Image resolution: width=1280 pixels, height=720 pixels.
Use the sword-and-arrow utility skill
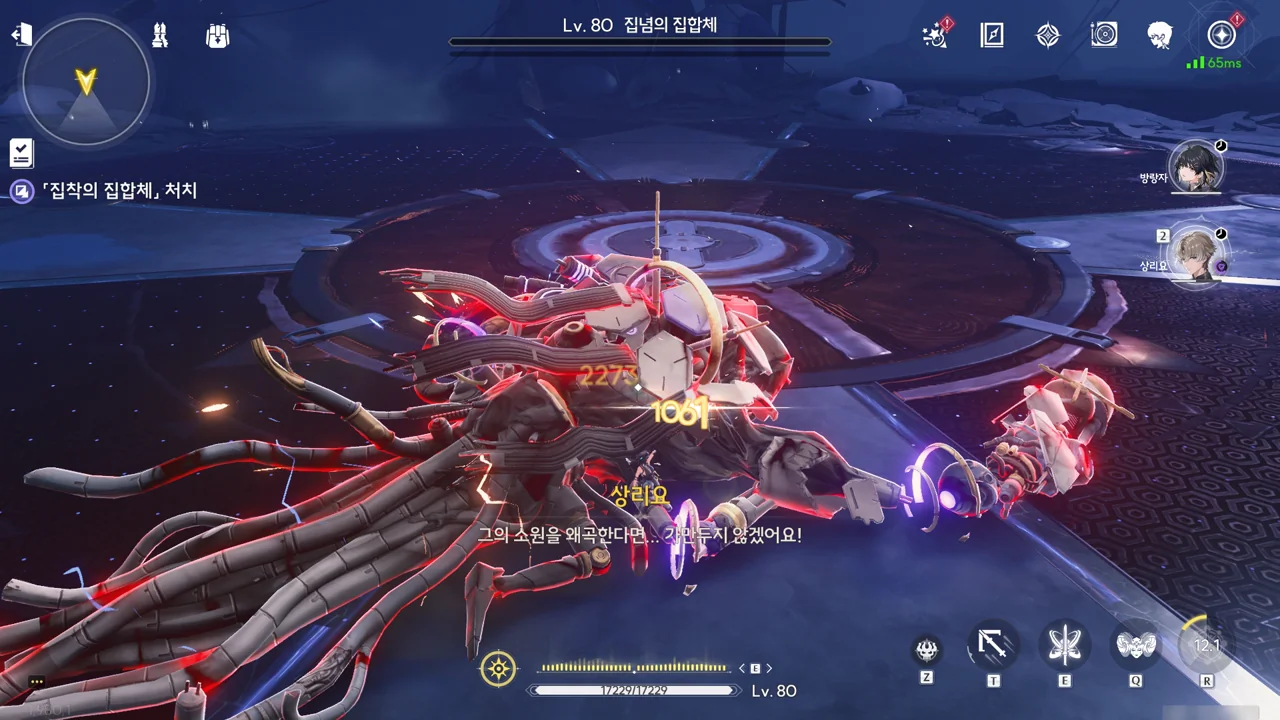click(993, 647)
